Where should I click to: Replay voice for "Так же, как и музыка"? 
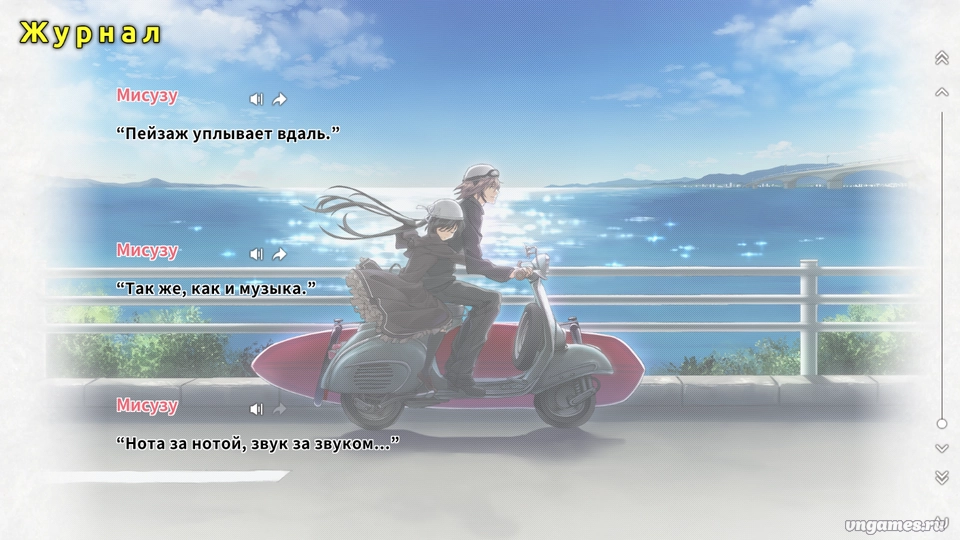256,254
